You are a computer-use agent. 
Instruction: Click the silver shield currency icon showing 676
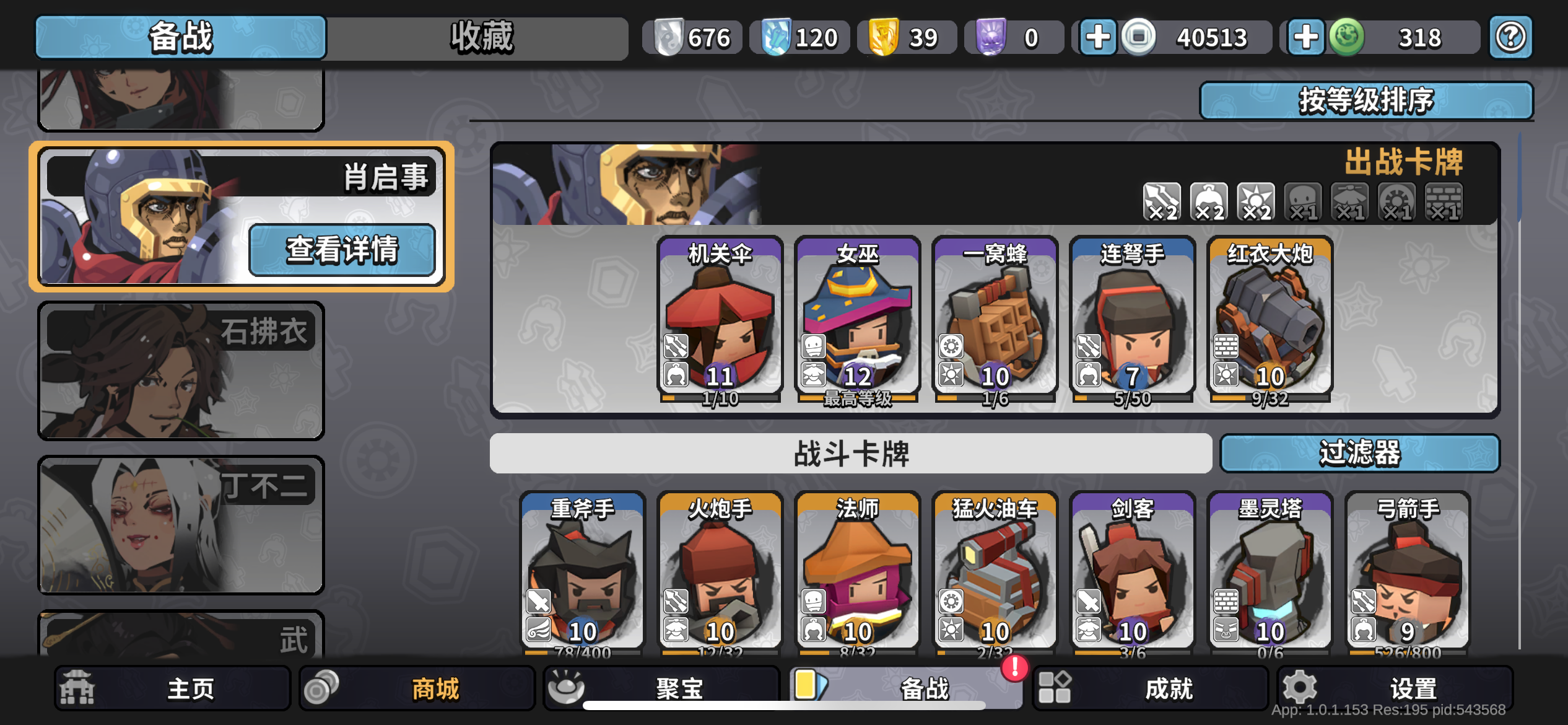669,37
